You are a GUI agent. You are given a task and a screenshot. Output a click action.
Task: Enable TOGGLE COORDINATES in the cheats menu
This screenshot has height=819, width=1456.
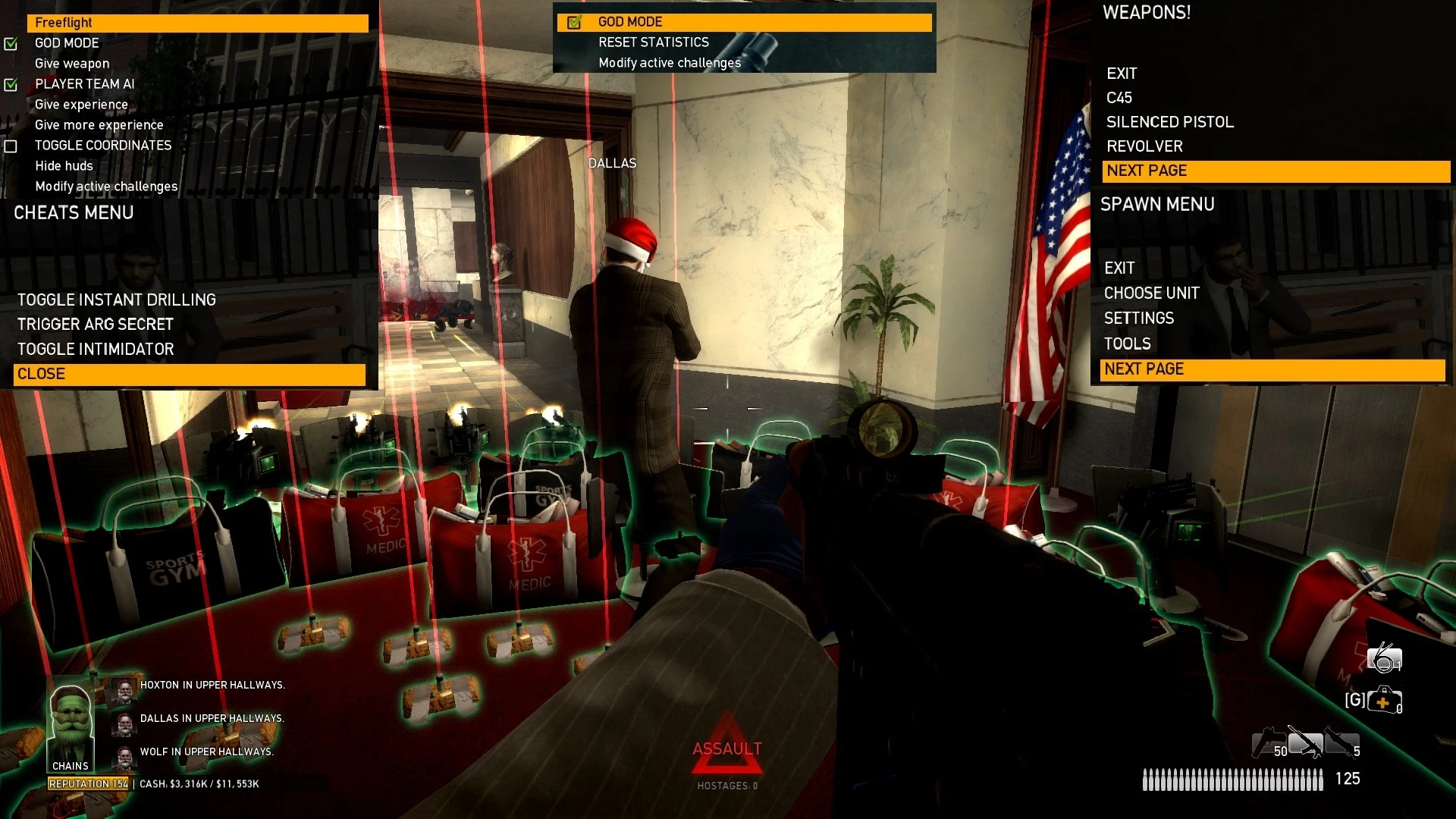pyautogui.click(x=11, y=145)
